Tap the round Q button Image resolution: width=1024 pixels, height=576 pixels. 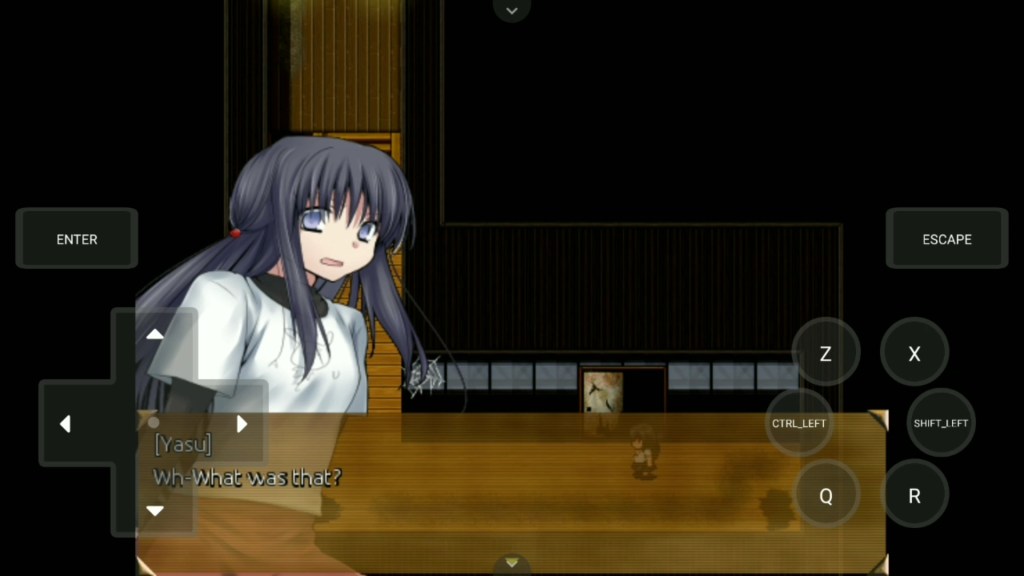(x=826, y=495)
